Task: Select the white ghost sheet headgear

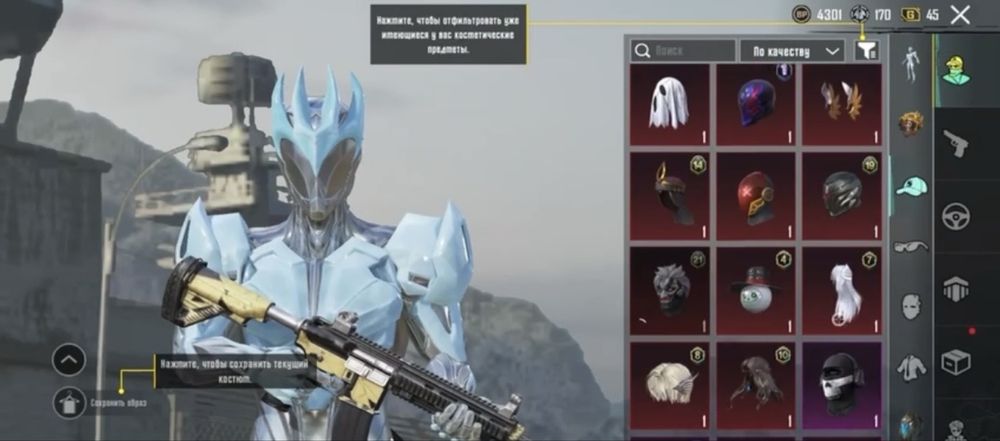Action: [669, 104]
